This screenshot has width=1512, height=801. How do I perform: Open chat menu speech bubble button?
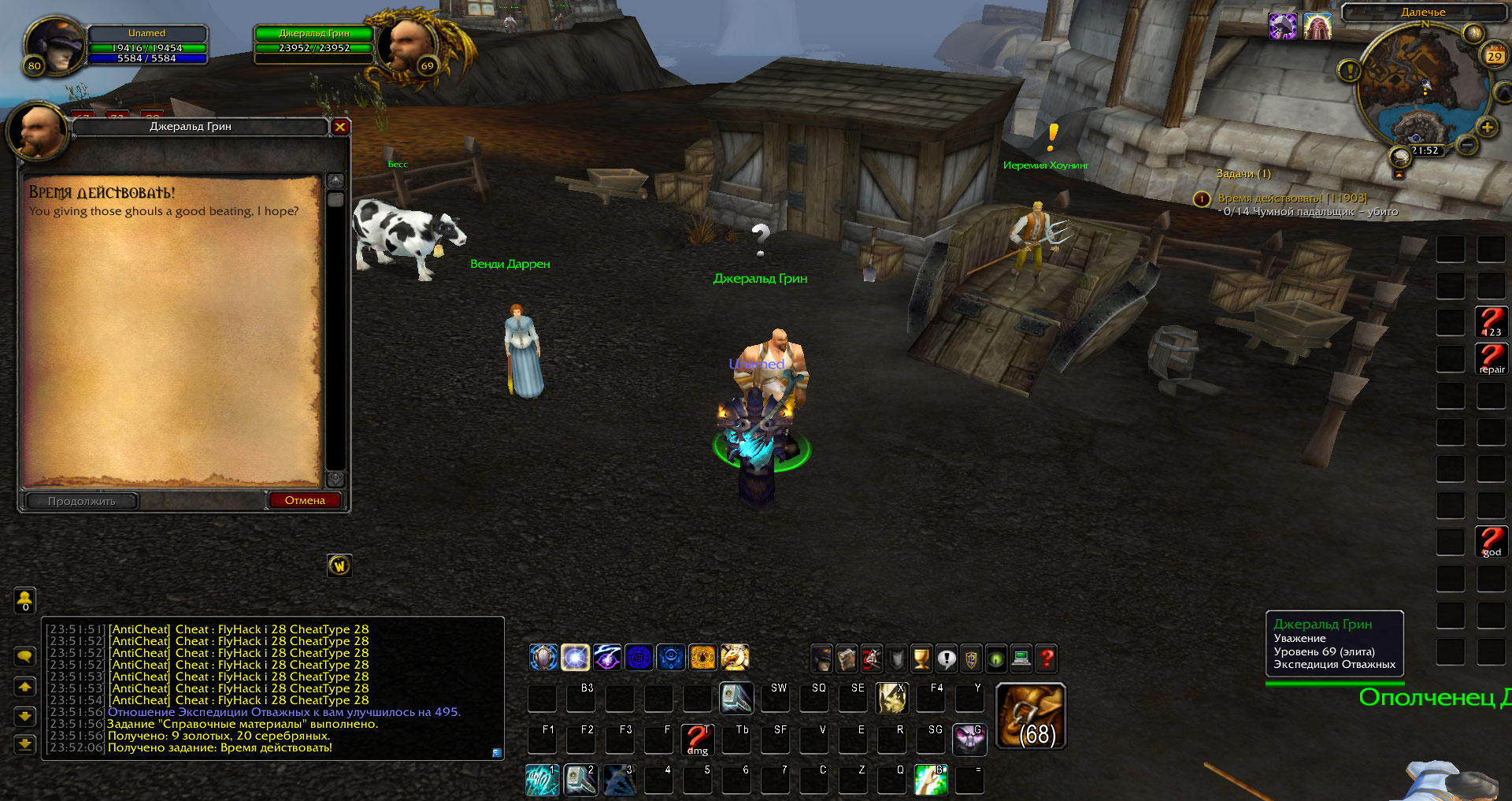point(25,656)
